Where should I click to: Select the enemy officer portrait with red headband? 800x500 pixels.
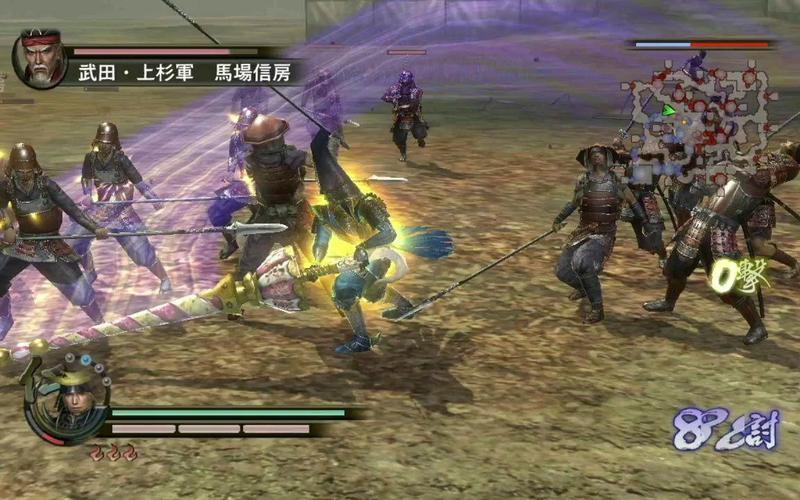point(40,57)
